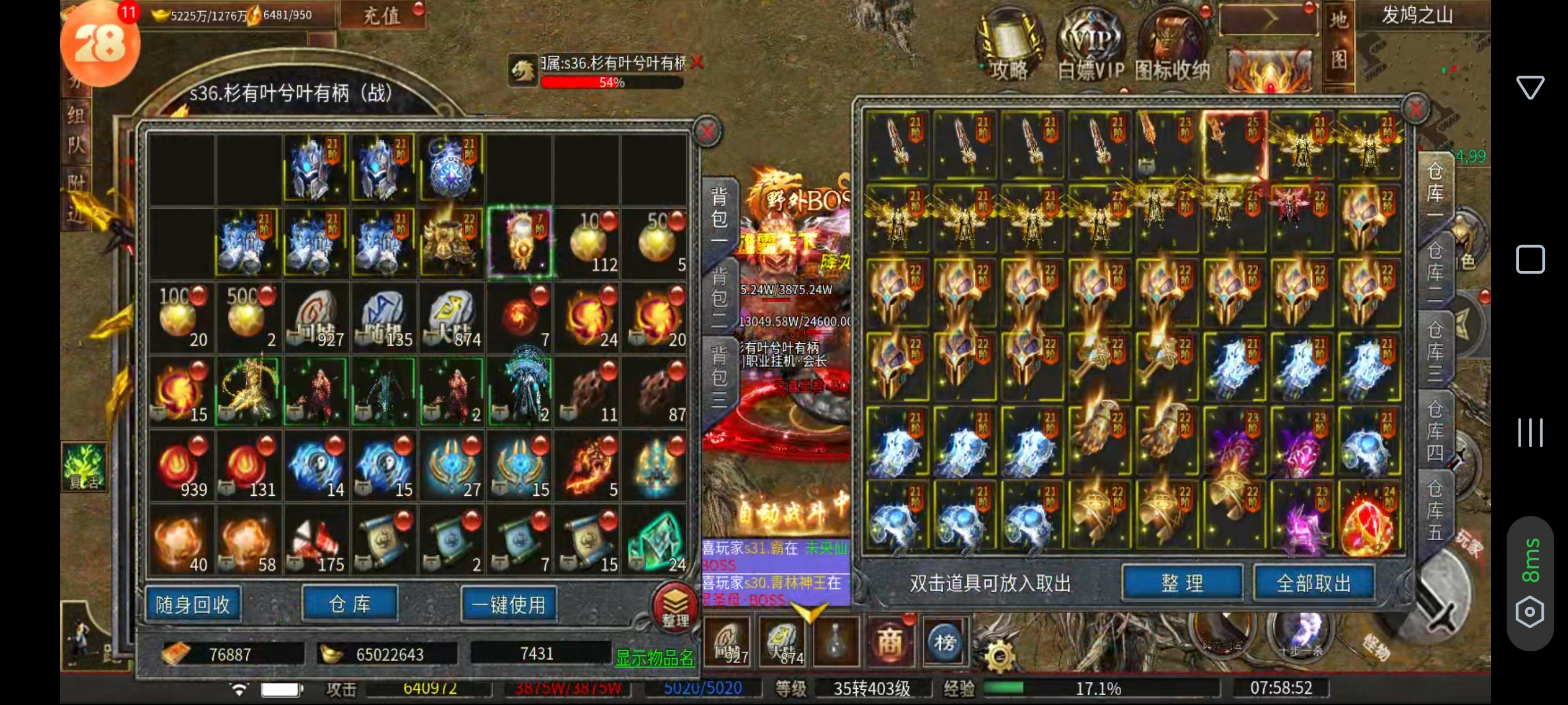Close the bag inventory panel
1568x705 pixels.
tap(707, 131)
